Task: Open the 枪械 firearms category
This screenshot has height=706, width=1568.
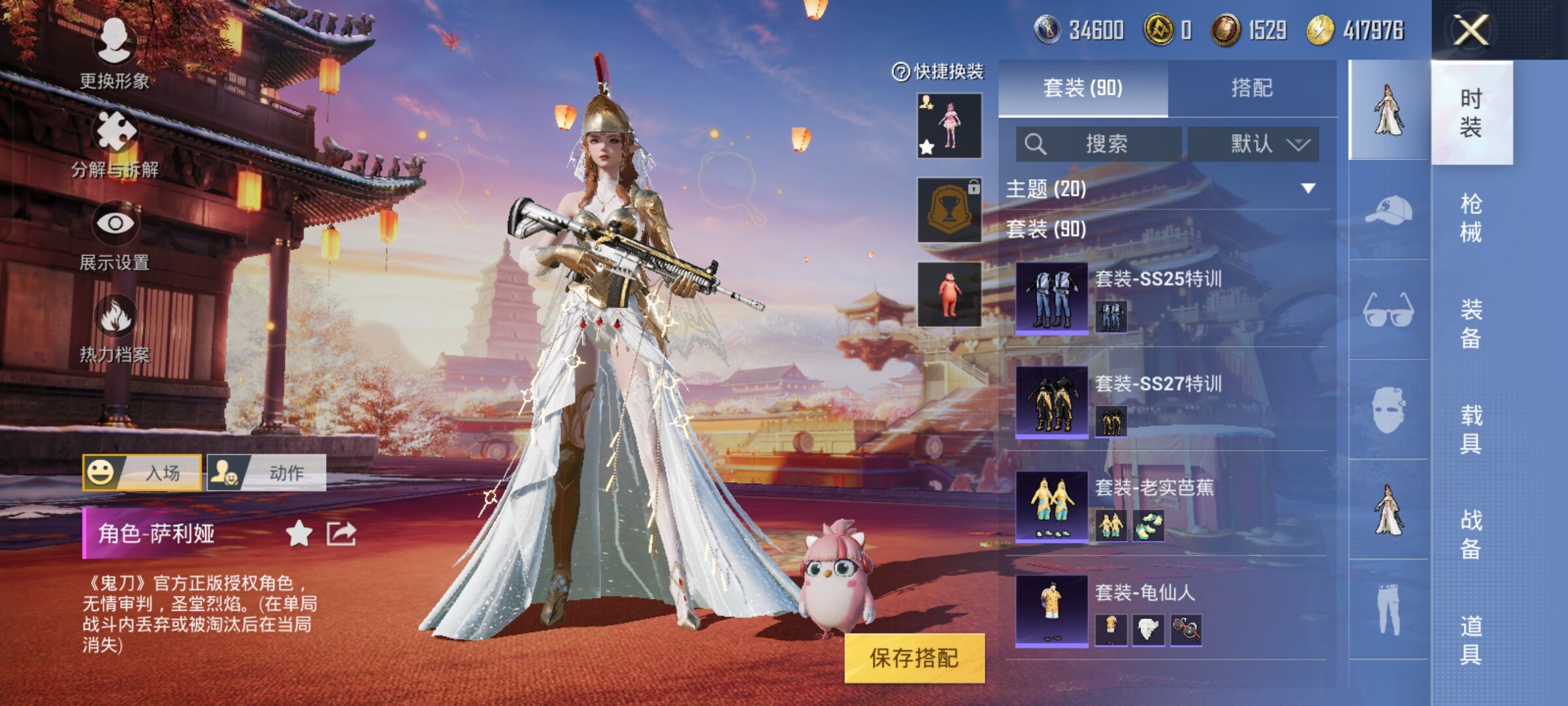Action: tap(1471, 218)
